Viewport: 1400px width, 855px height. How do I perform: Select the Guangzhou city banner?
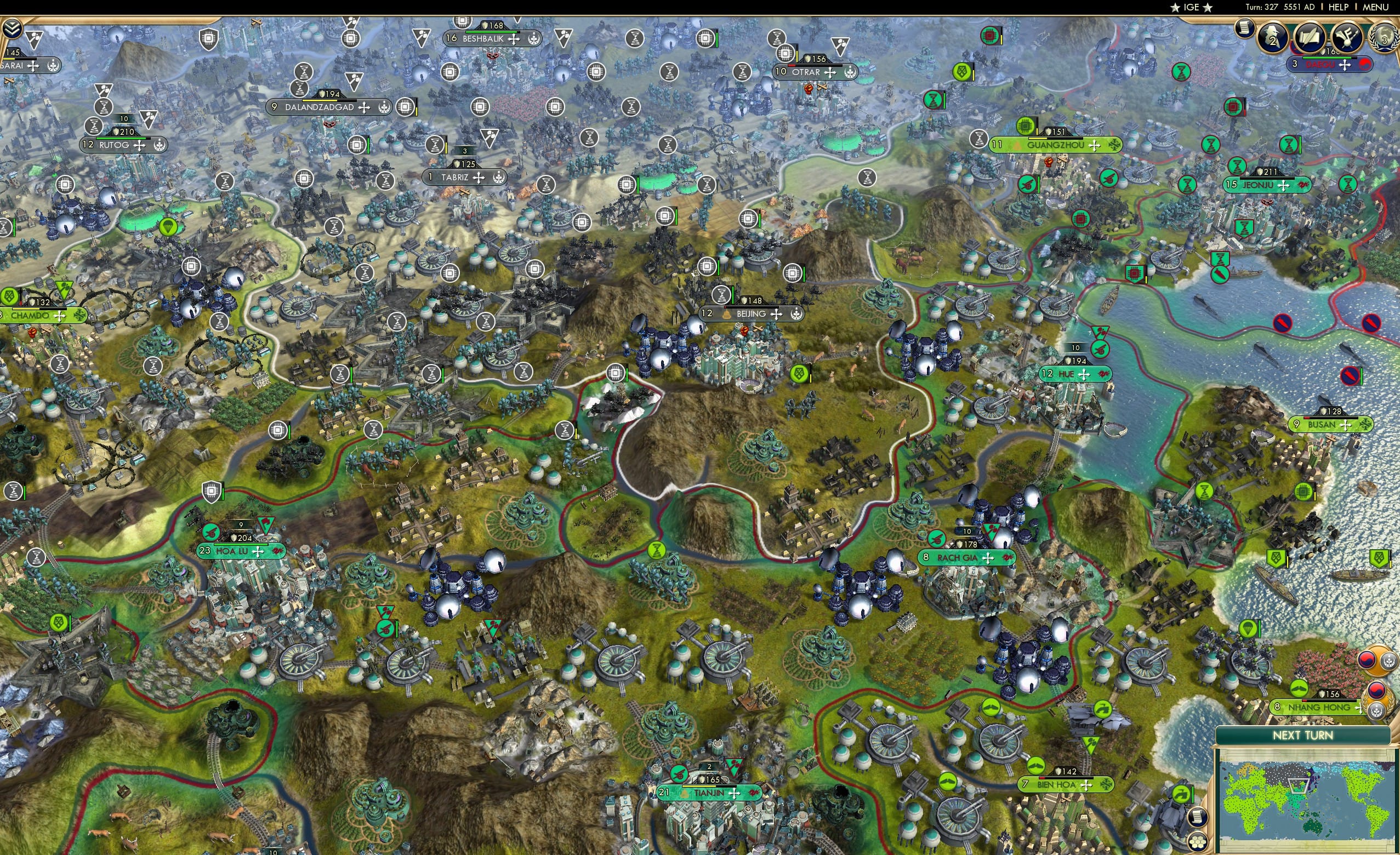[1056, 146]
